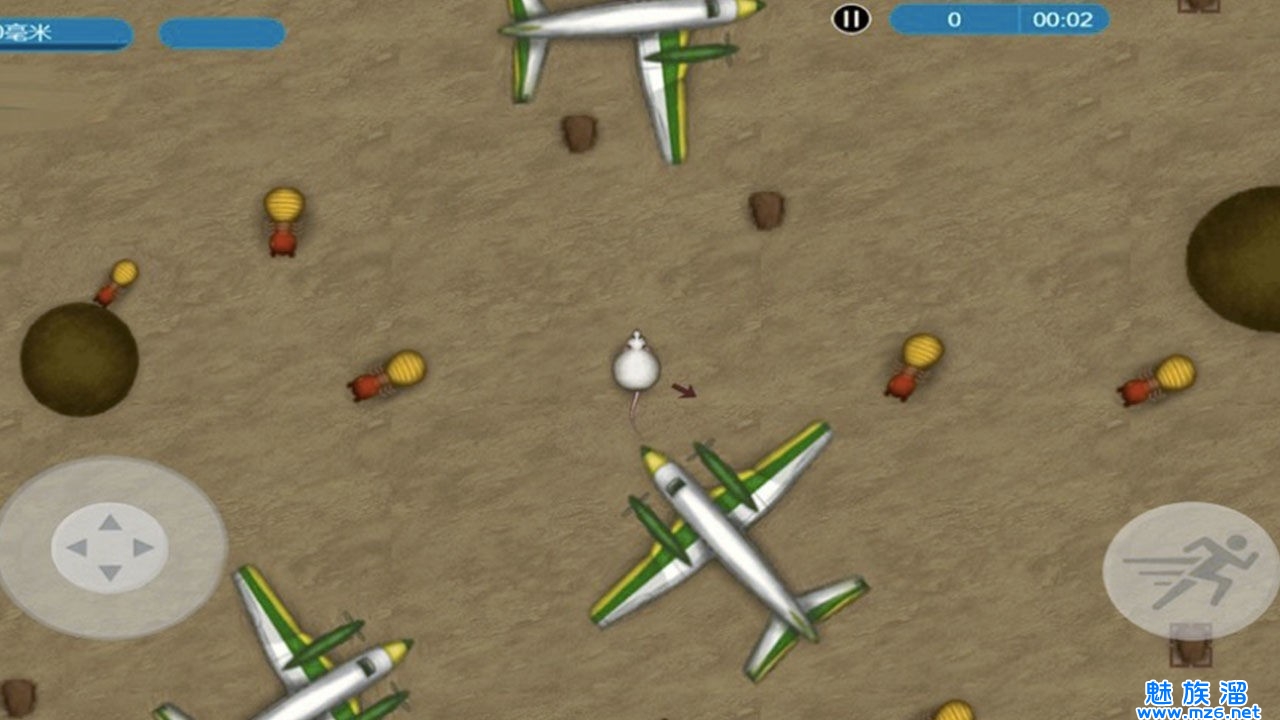Tap the sprint running-man button

[x=1190, y=571]
